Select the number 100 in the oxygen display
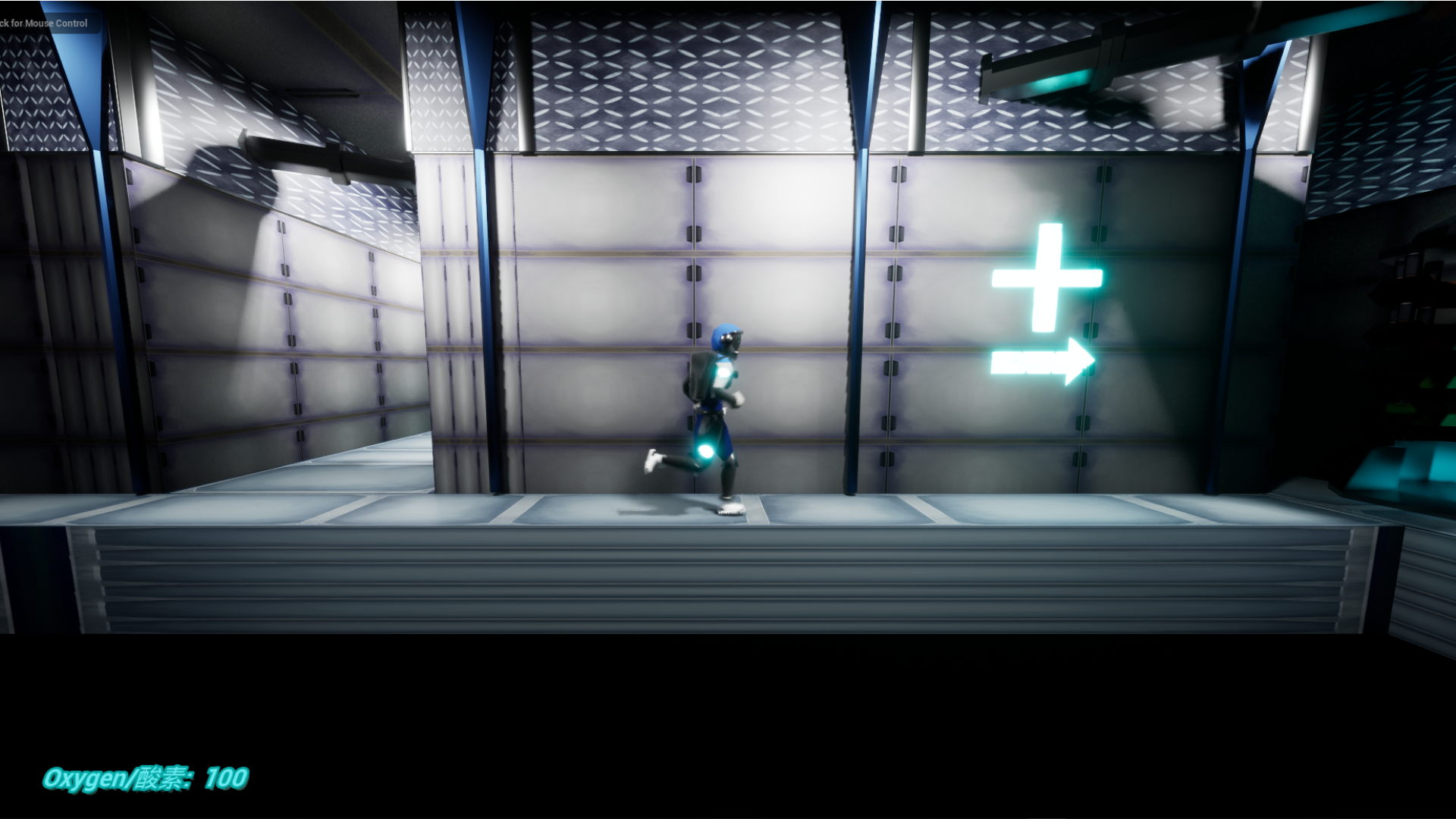Screen dimensions: 1456x819 (224, 777)
